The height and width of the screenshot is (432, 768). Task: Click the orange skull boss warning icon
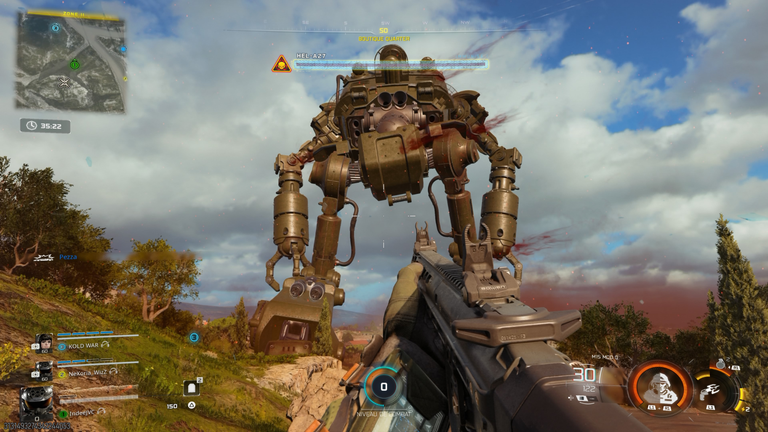tap(282, 64)
